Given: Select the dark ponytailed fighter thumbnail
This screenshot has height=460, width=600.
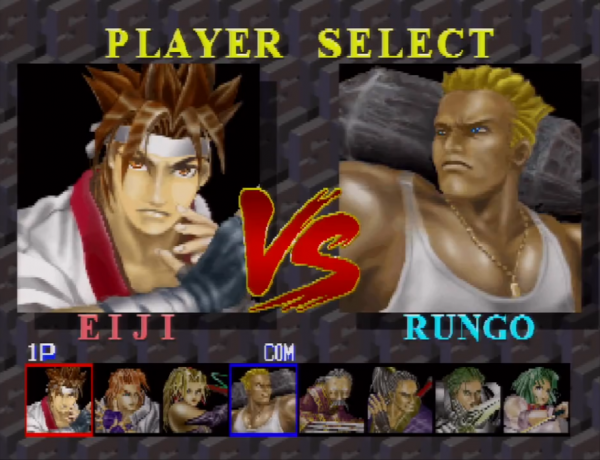Looking at the screenshot, I should [x=399, y=399].
